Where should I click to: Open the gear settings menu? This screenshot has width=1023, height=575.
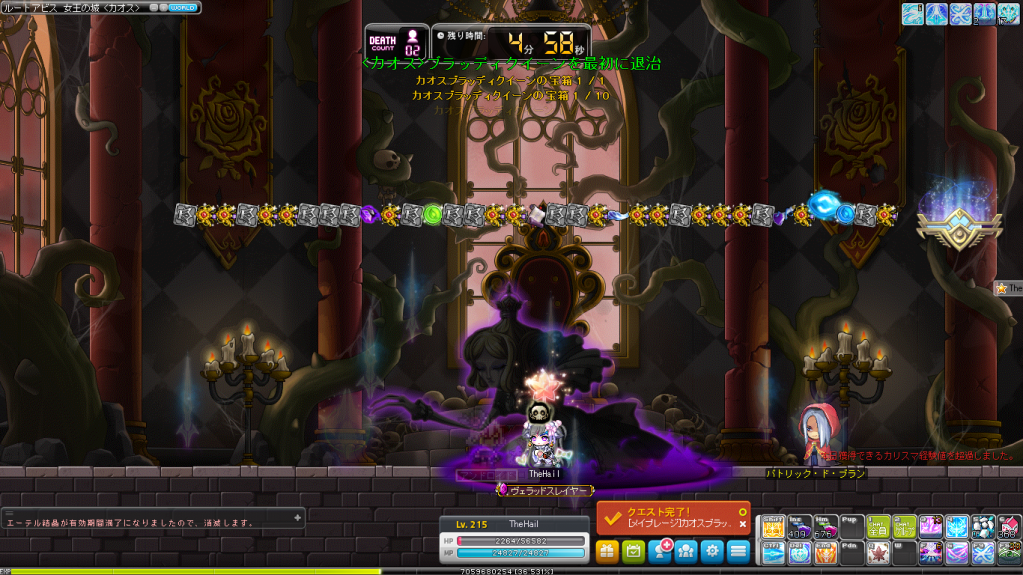[712, 550]
